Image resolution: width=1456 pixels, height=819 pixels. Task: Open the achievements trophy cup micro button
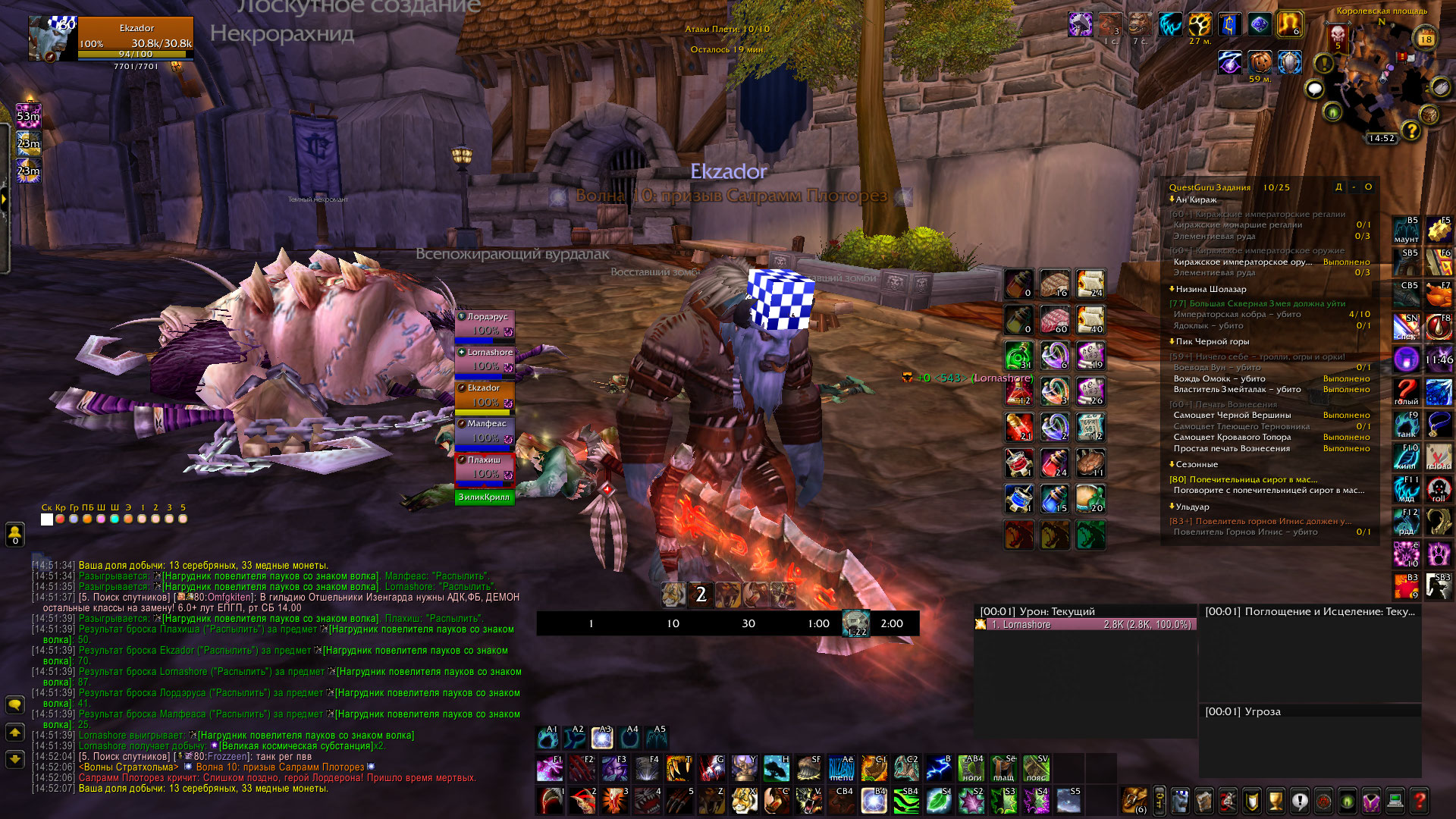coord(1276,800)
